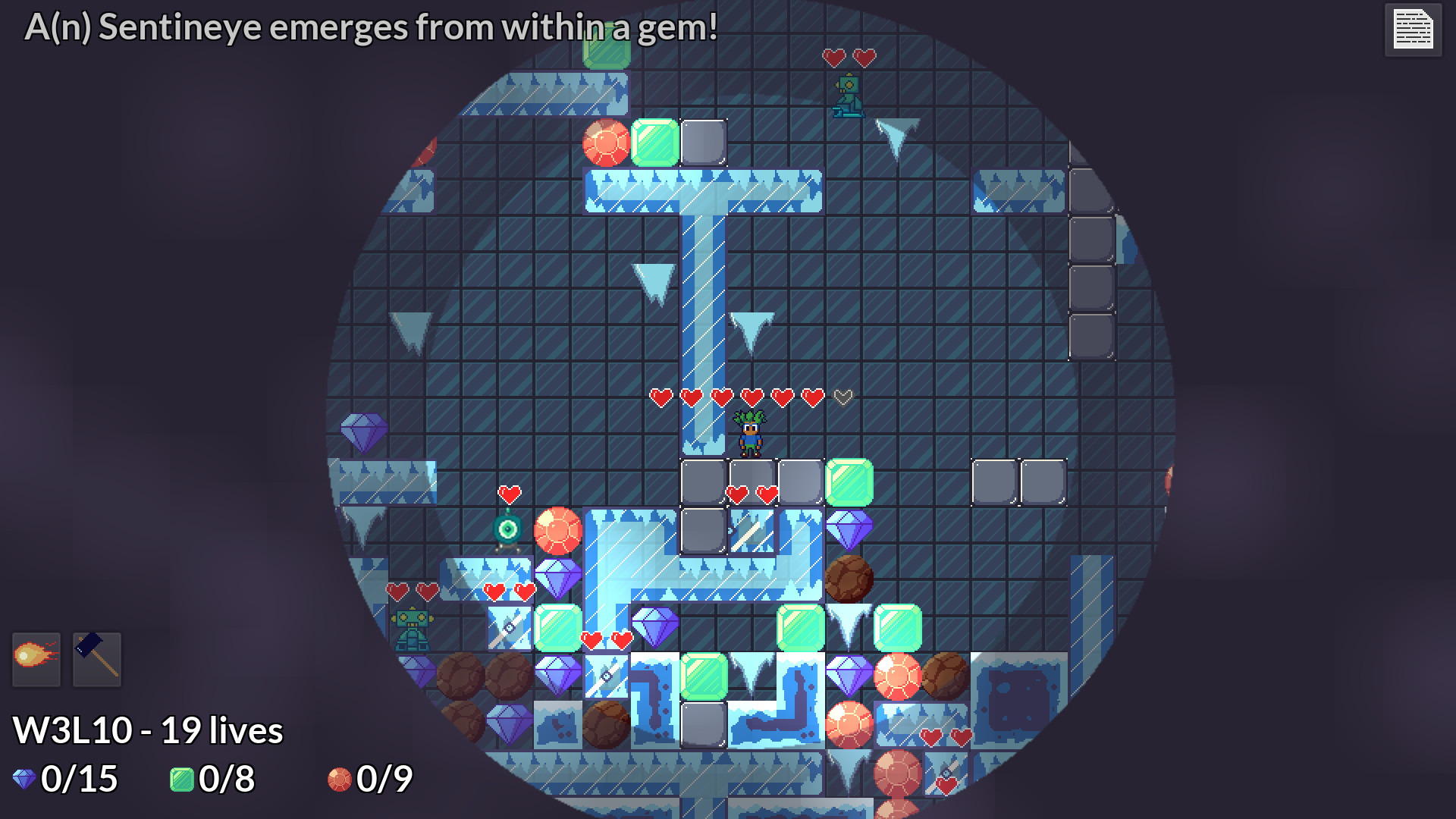1456x819 pixels.
Task: Click the green gem counter icon
Action: click(x=182, y=778)
